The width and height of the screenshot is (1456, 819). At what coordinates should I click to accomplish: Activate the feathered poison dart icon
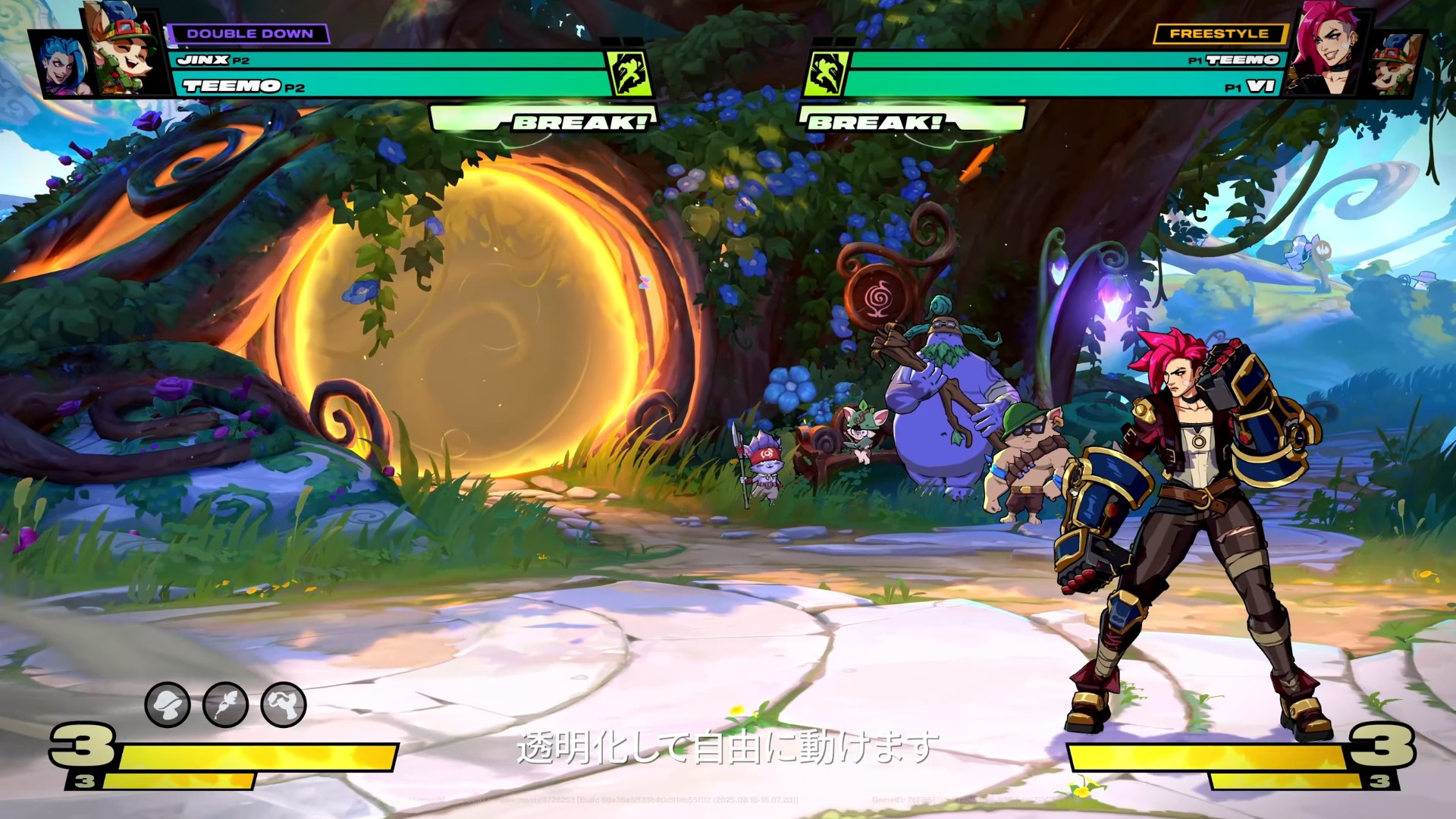225,704
